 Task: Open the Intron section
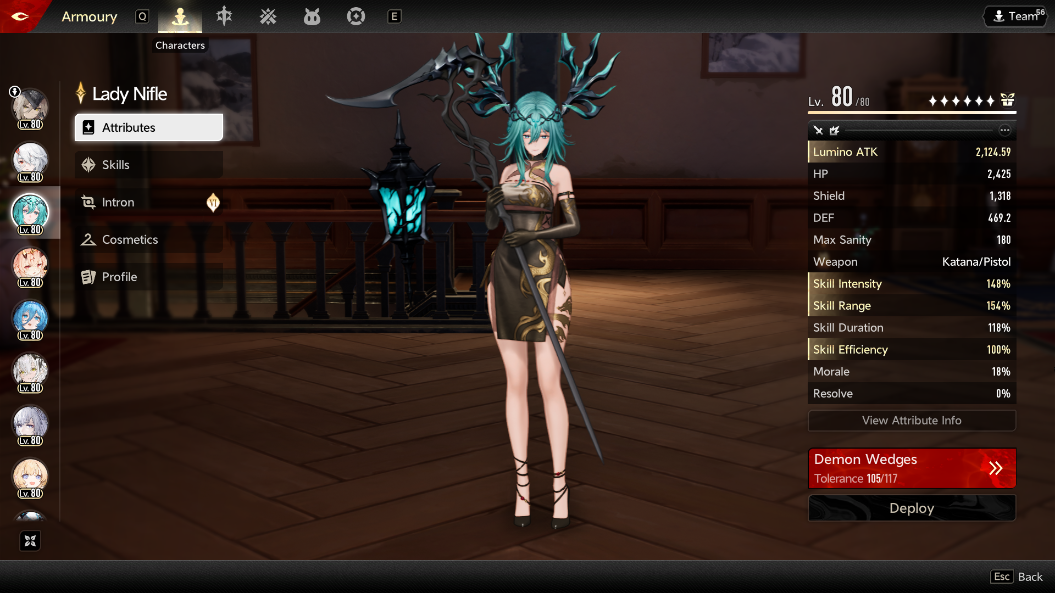[x=148, y=202]
